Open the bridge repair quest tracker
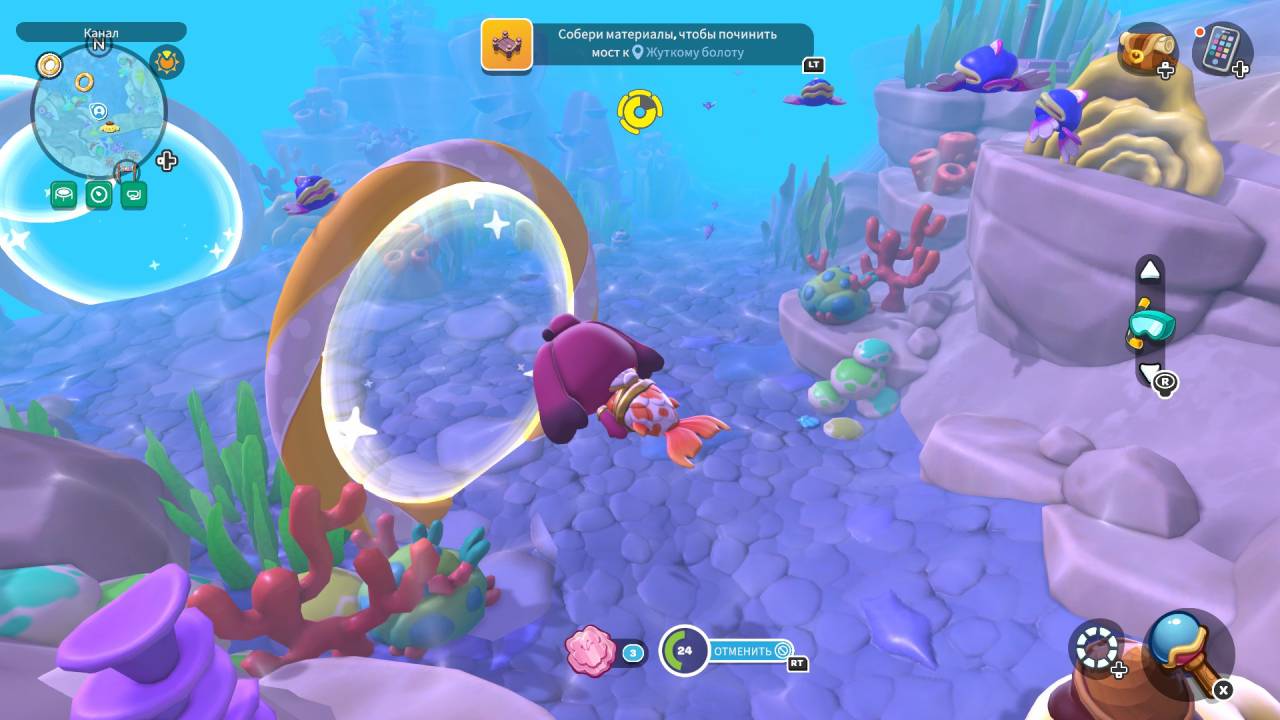The width and height of the screenshot is (1280, 720). coord(646,44)
